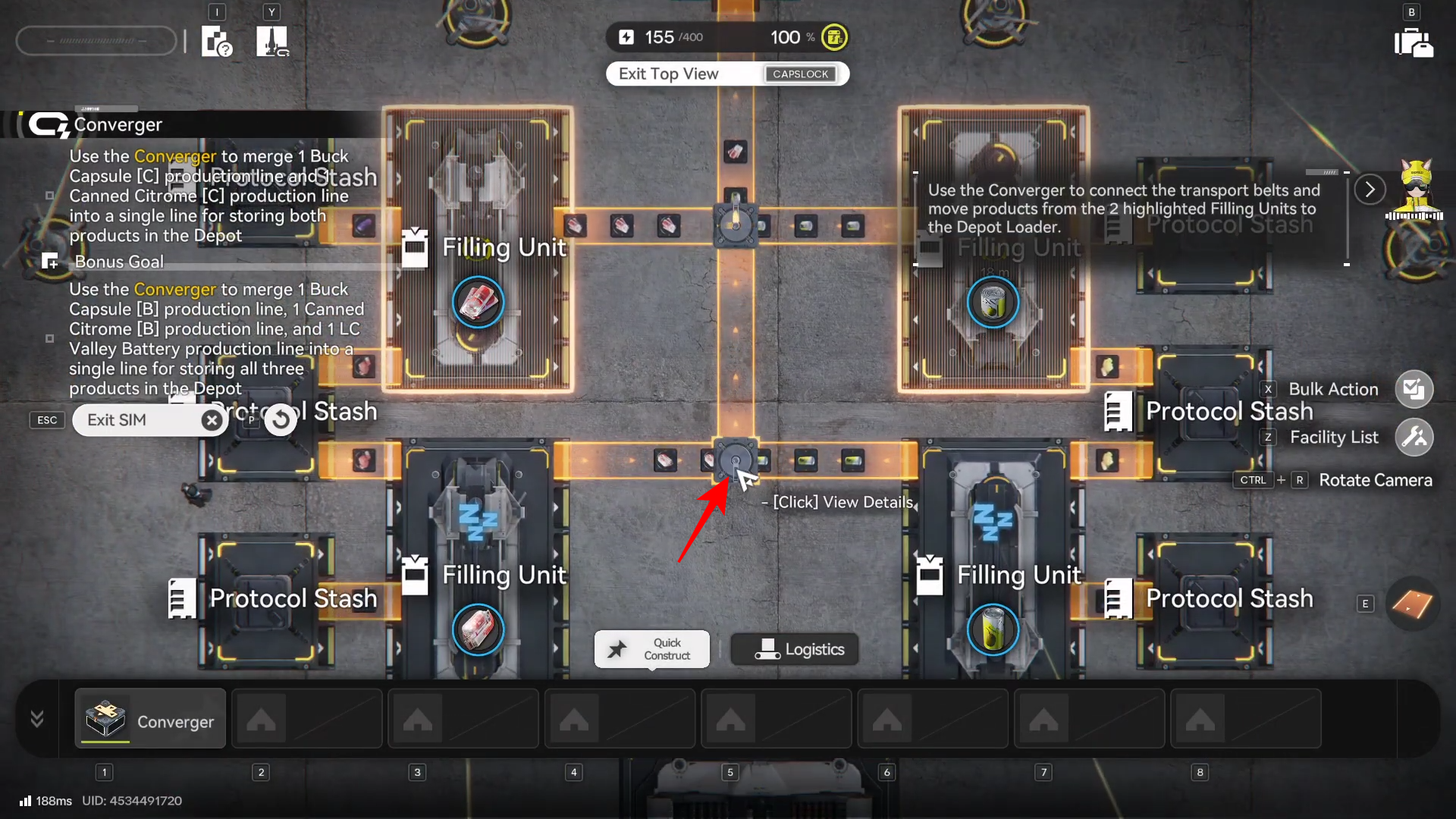Screen dimensions: 1456x819
Task: Switch to Logistics mode
Action: click(795, 649)
